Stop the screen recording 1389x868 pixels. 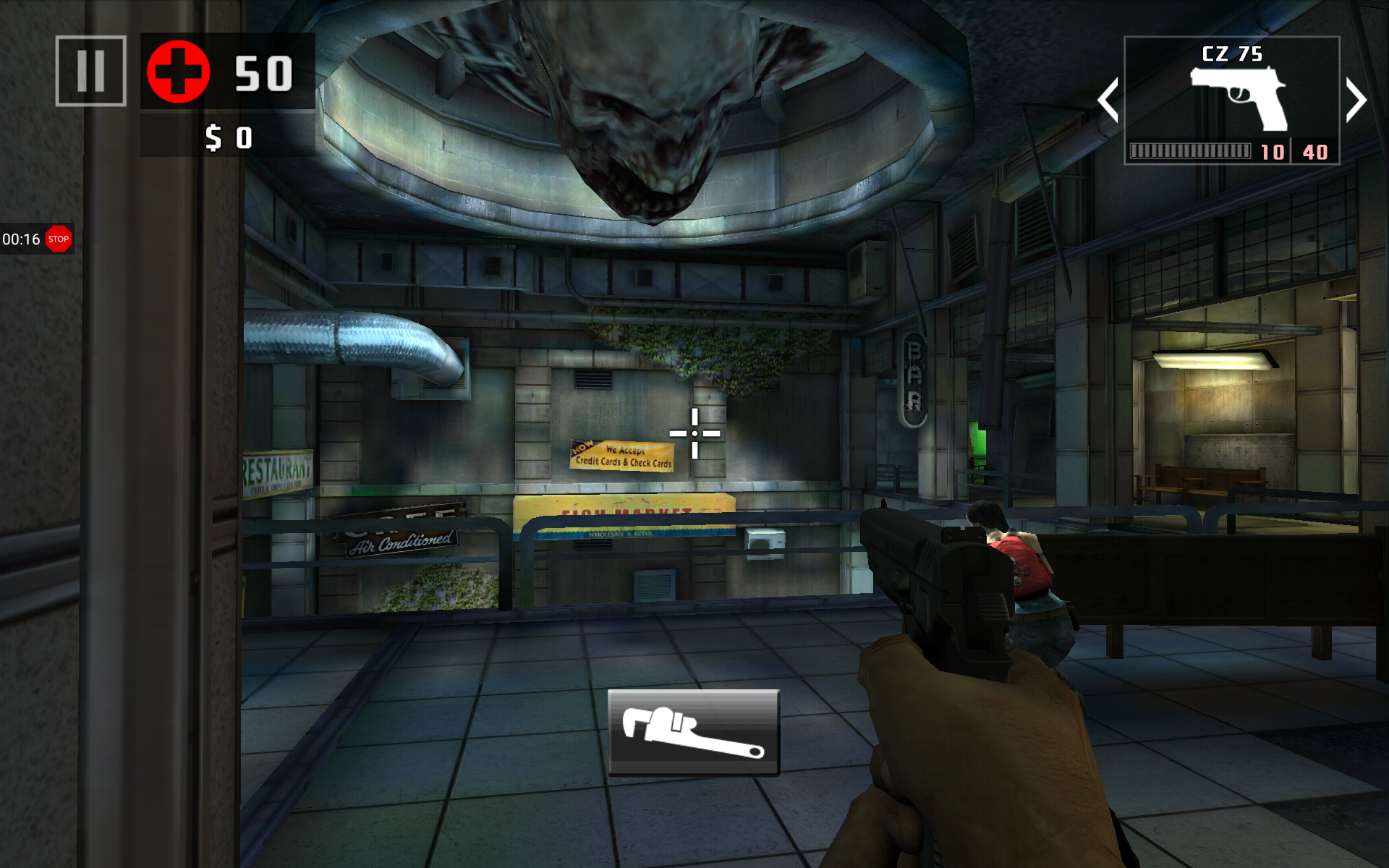click(59, 239)
